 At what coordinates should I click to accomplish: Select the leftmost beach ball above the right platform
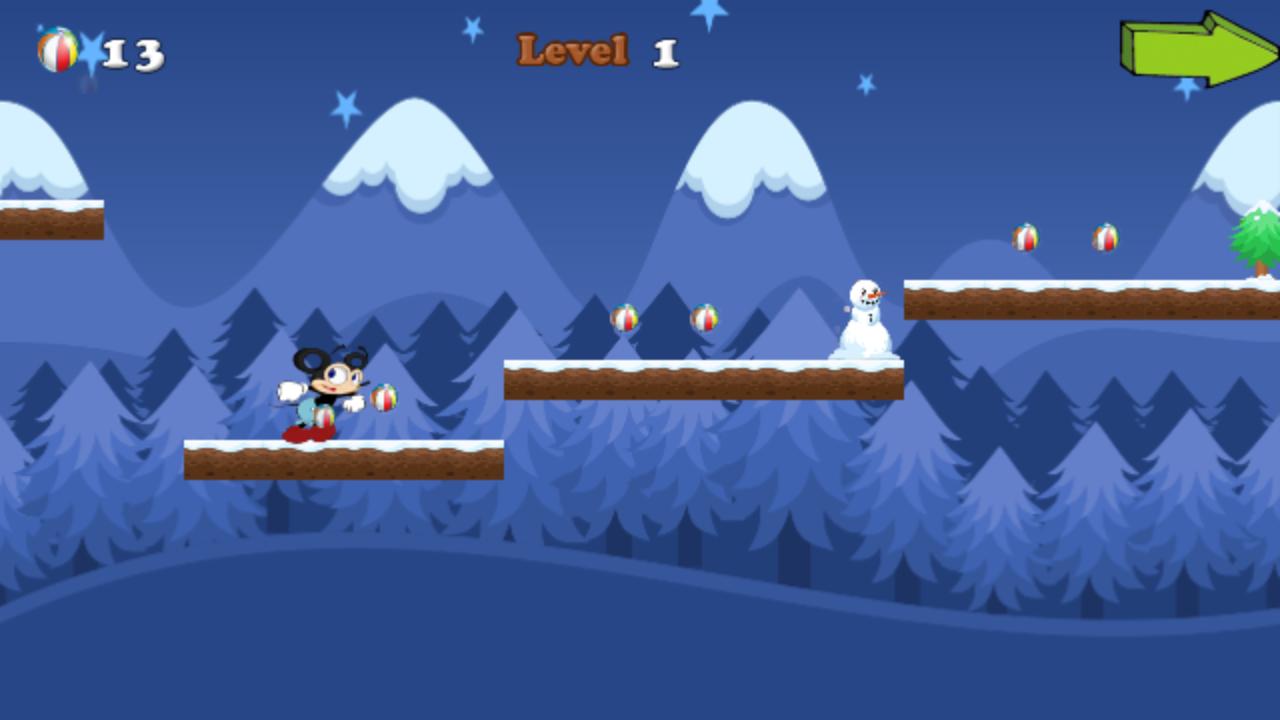coord(1025,238)
